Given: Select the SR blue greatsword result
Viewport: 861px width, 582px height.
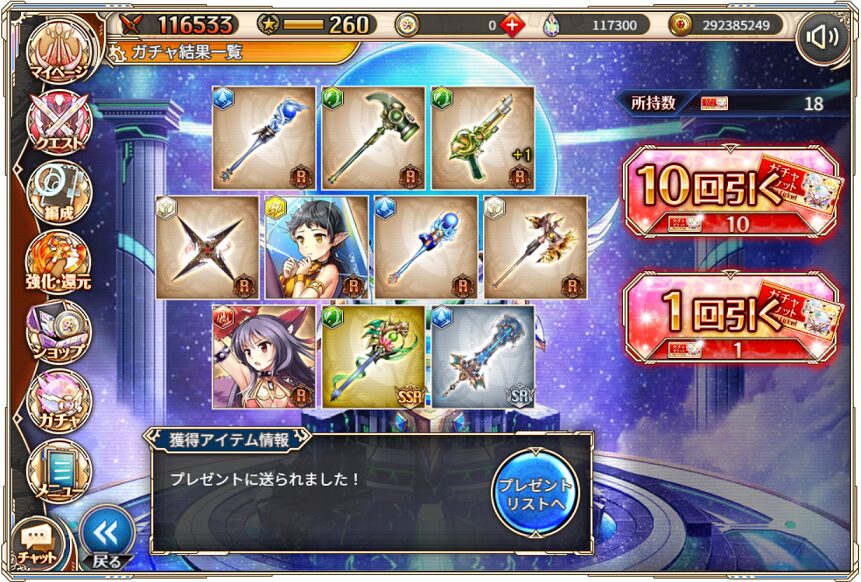Looking at the screenshot, I should (483, 356).
